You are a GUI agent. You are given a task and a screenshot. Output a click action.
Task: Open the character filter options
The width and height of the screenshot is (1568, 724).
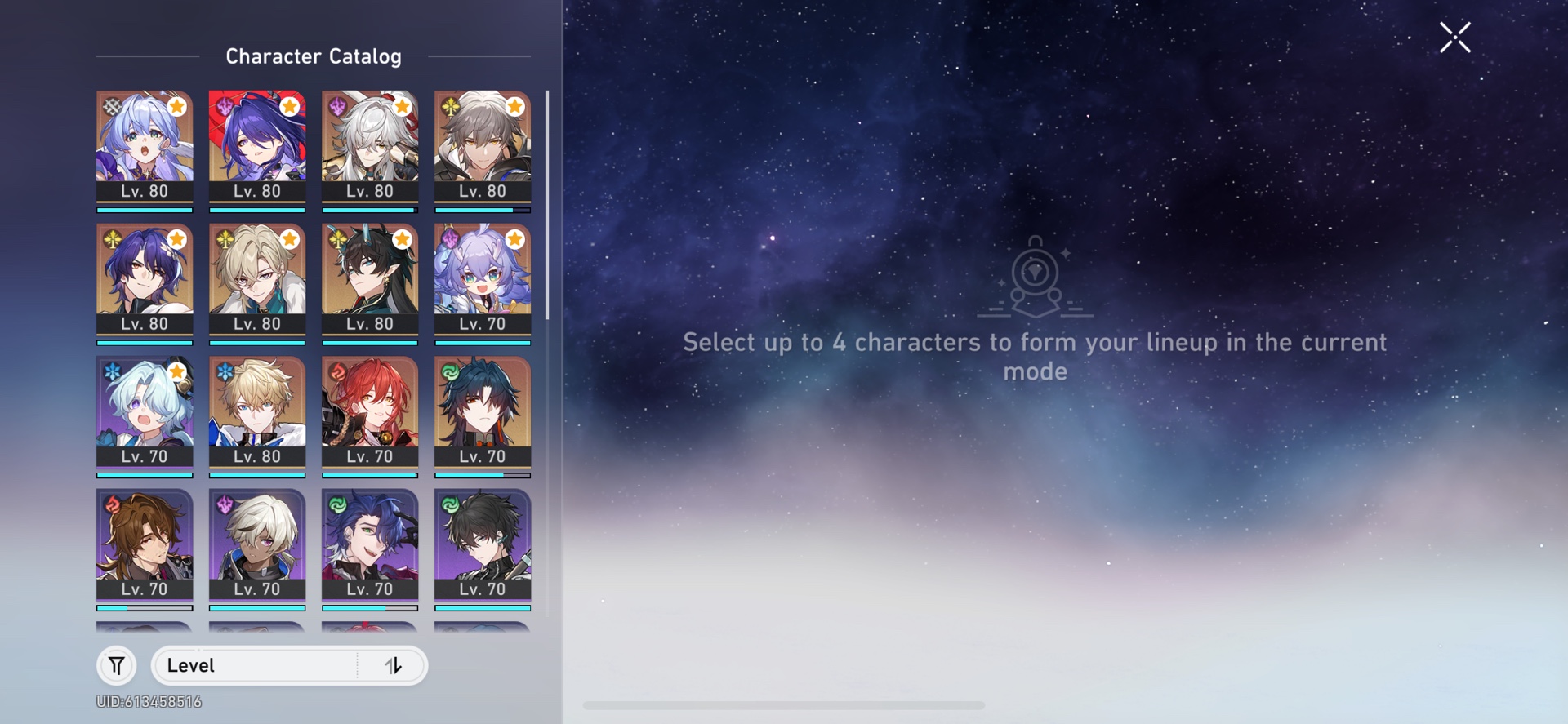point(117,665)
